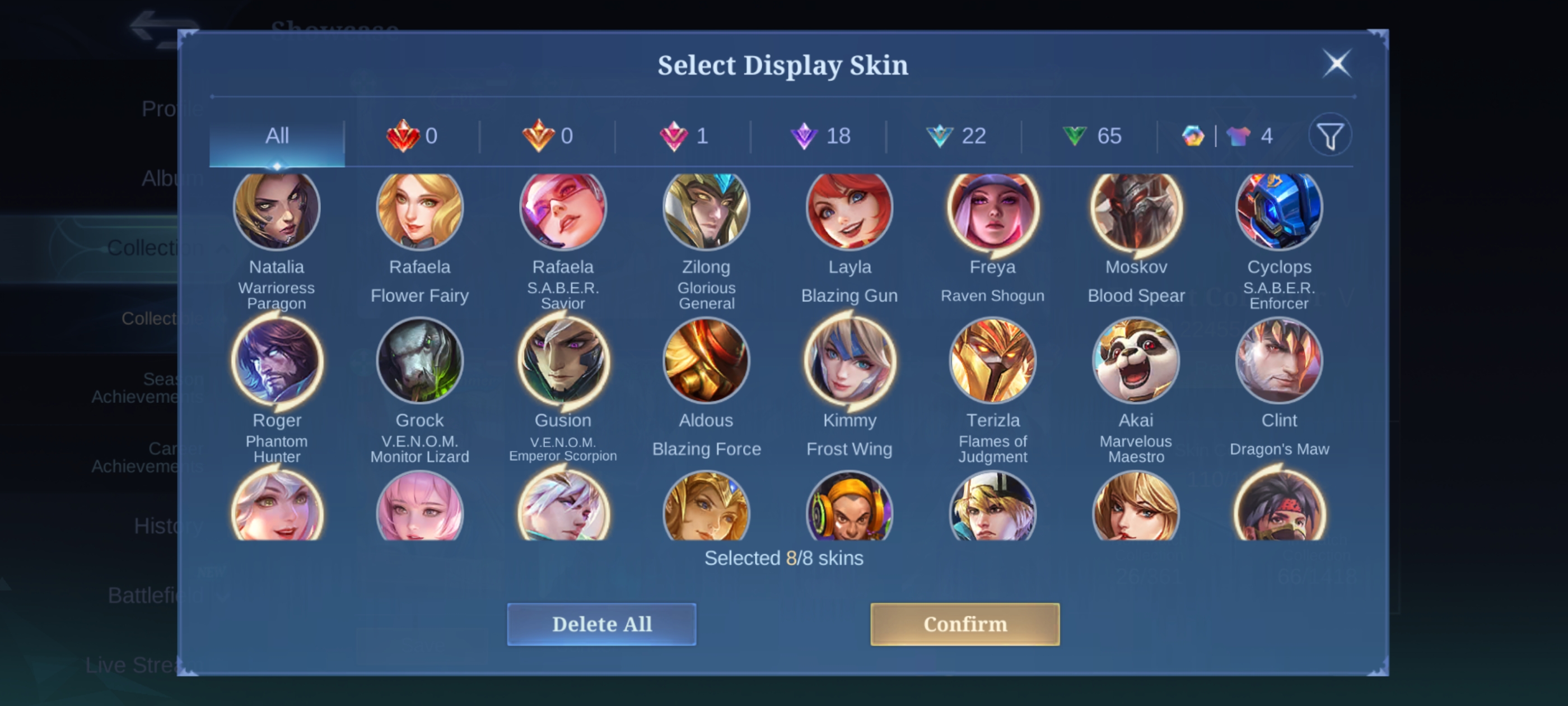1568x706 pixels.
Task: Open the skin filter funnel
Action: pyautogui.click(x=1330, y=136)
